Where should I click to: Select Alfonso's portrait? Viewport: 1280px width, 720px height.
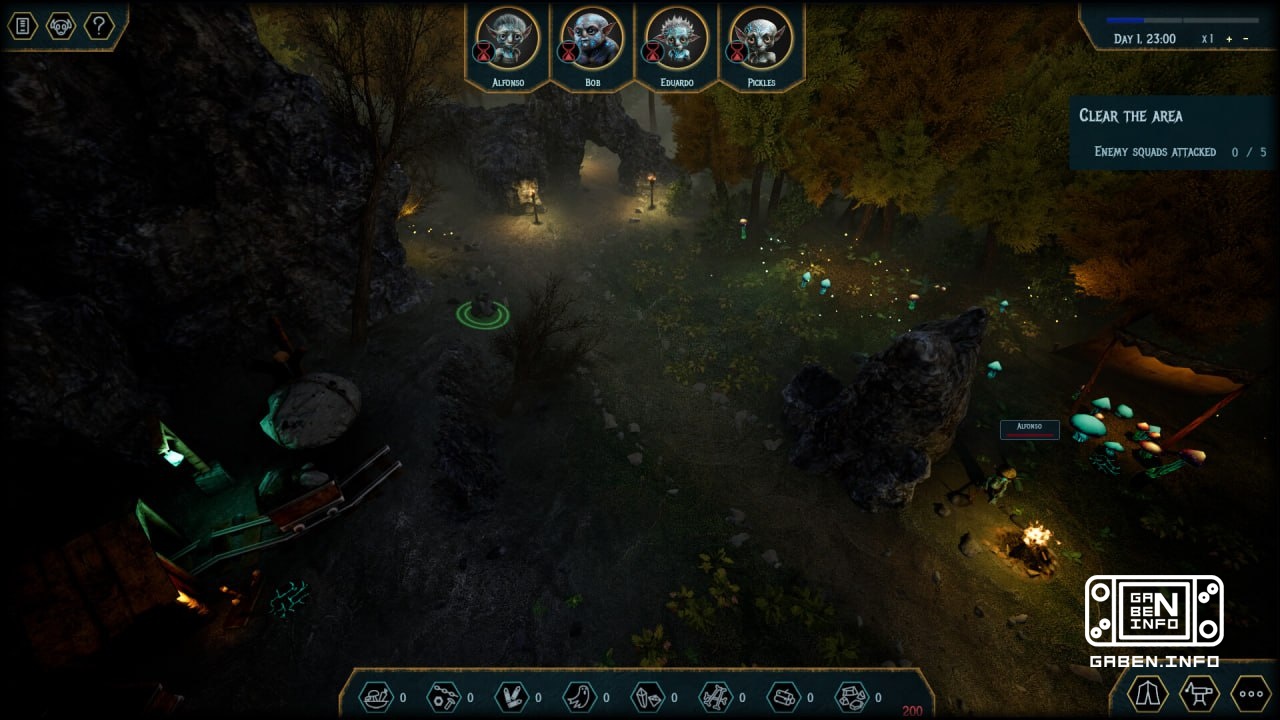tap(508, 38)
